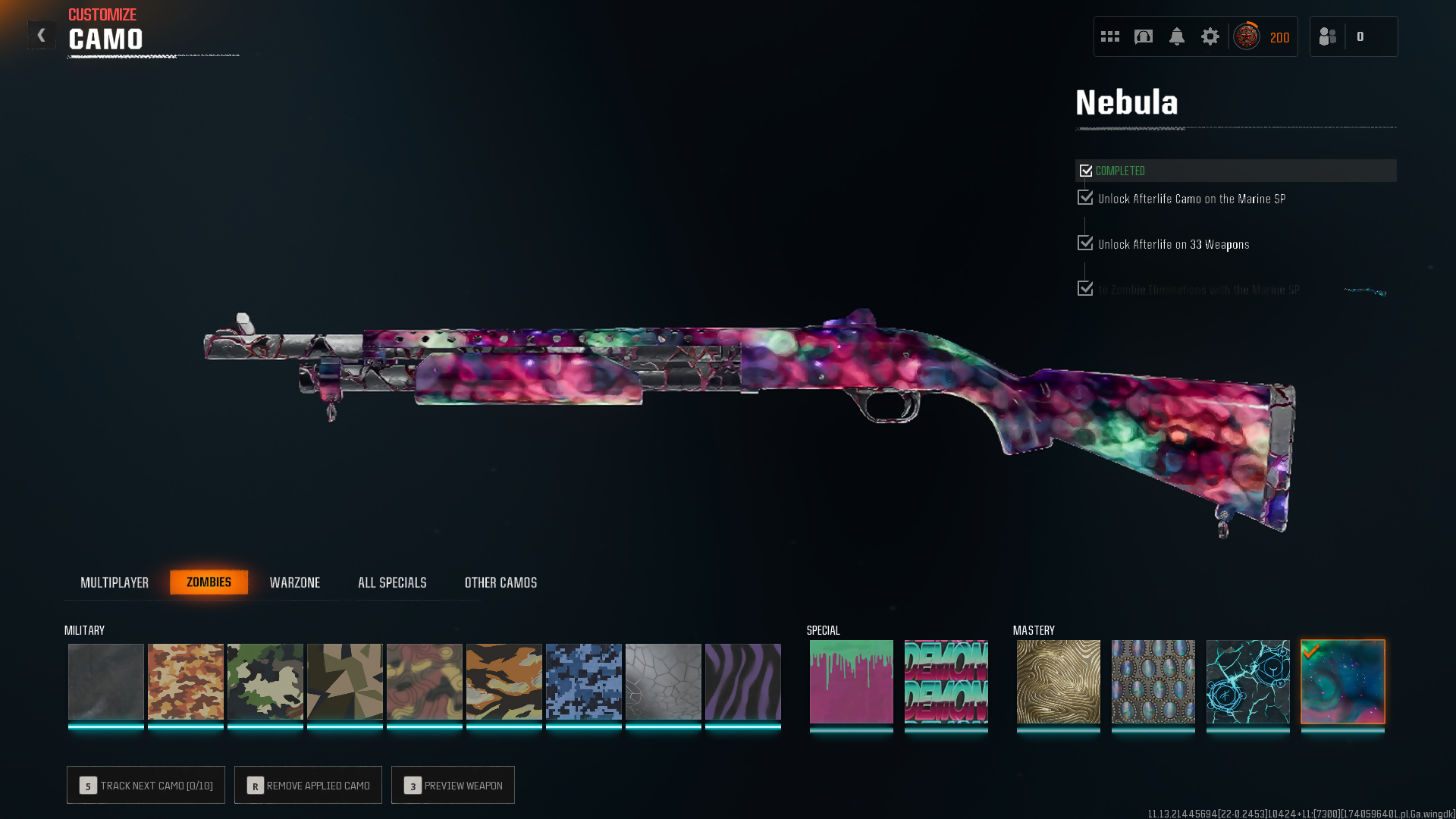1456x819 pixels.
Task: Select the gold swirl mastery camo
Action: click(x=1059, y=681)
